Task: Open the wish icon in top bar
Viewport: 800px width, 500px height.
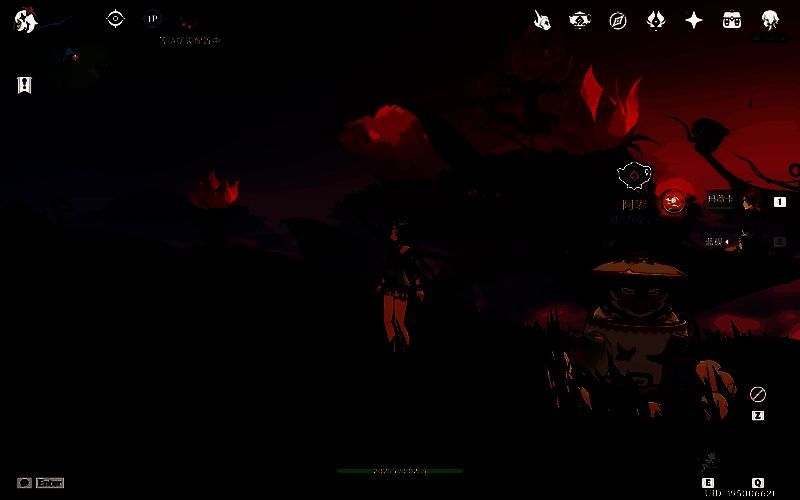Action: (541, 20)
